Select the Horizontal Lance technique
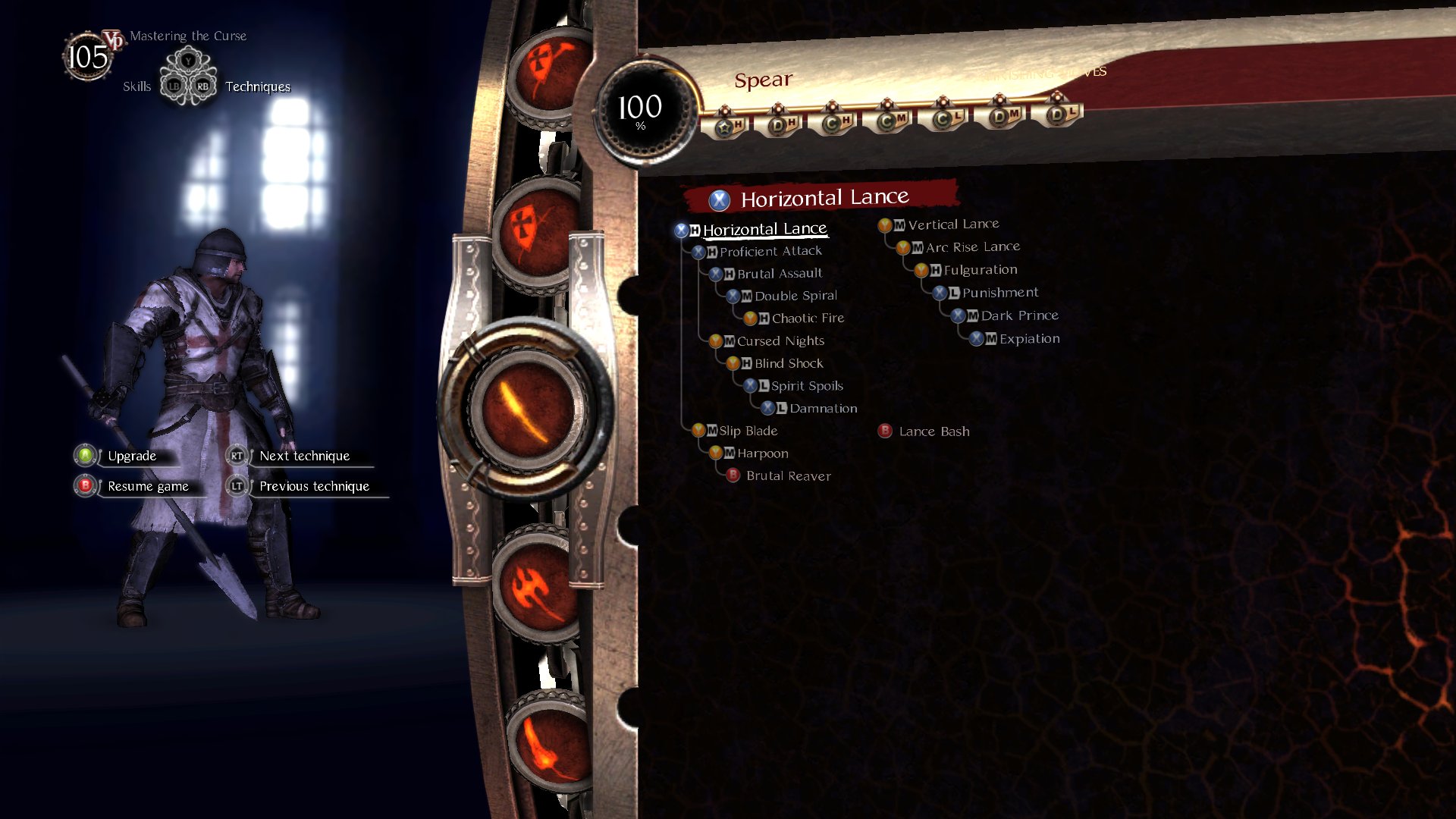Viewport: 1456px width, 819px height. (764, 229)
